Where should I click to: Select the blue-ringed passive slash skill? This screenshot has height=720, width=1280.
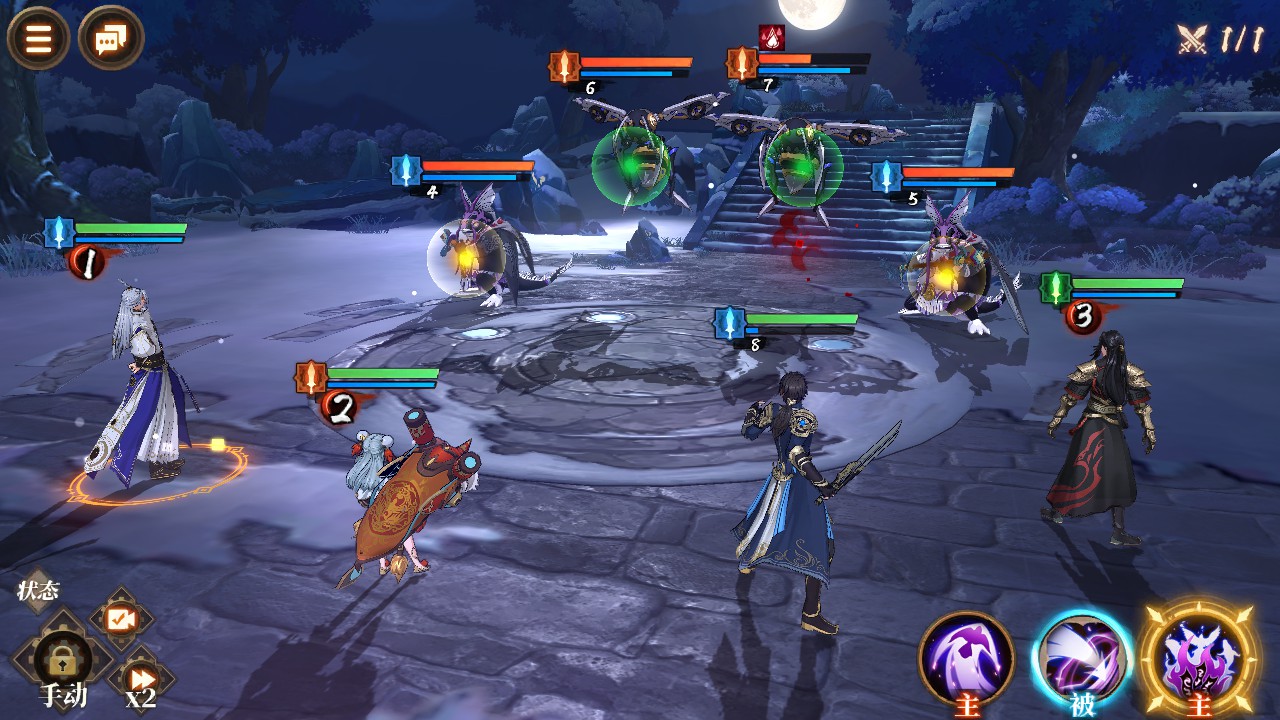pos(1081,658)
